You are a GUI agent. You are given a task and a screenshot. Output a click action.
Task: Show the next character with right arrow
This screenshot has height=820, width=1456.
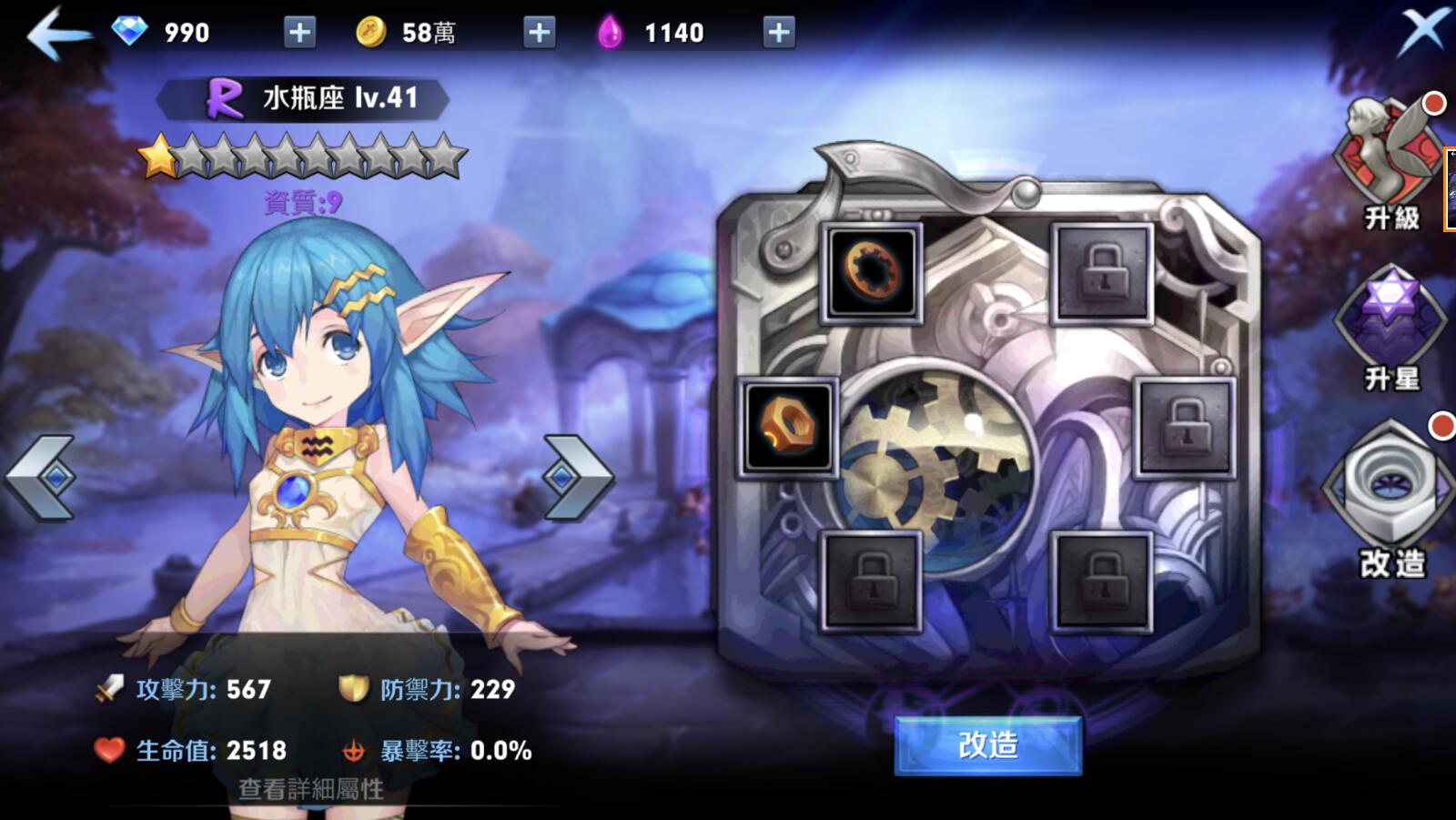(x=577, y=477)
